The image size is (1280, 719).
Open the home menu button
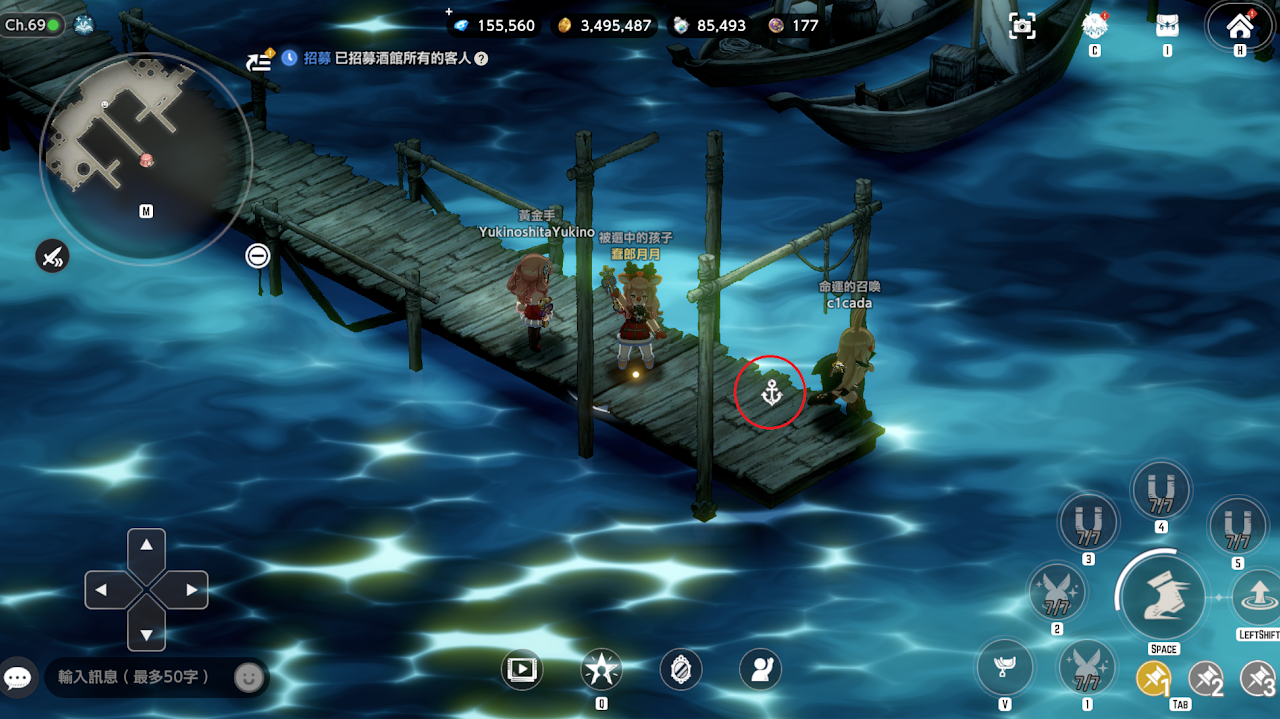pyautogui.click(x=1240, y=26)
